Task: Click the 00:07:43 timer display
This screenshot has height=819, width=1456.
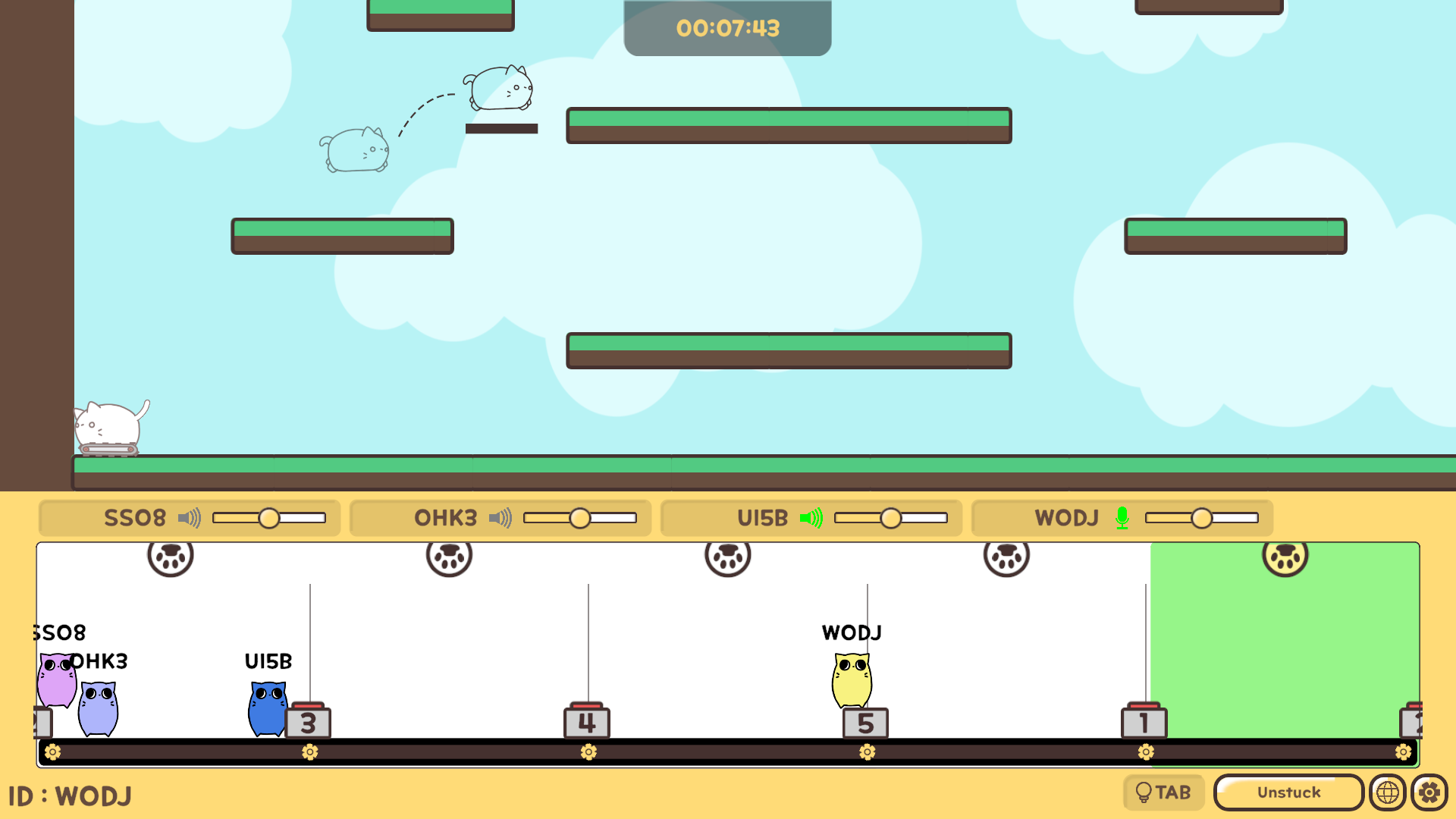Action: (x=727, y=29)
